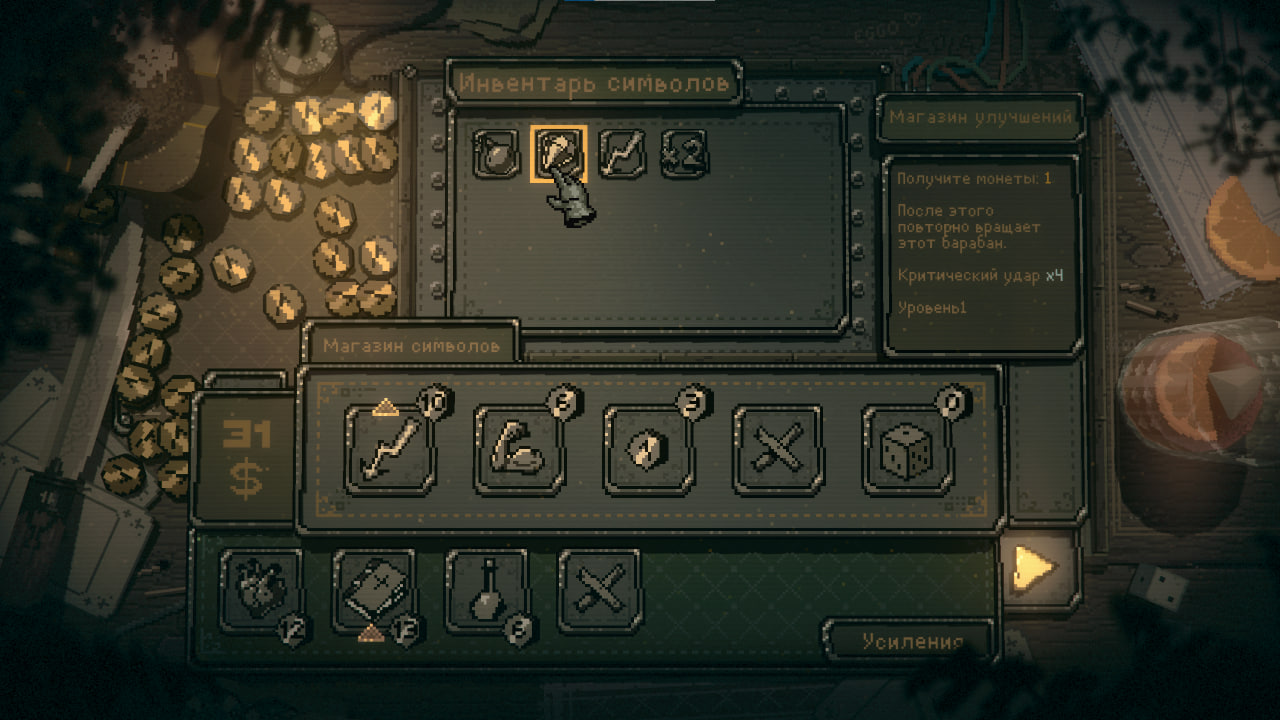This screenshot has height=720, width=1280.
Task: Buy the heart boost costing 12
Action: (261, 591)
